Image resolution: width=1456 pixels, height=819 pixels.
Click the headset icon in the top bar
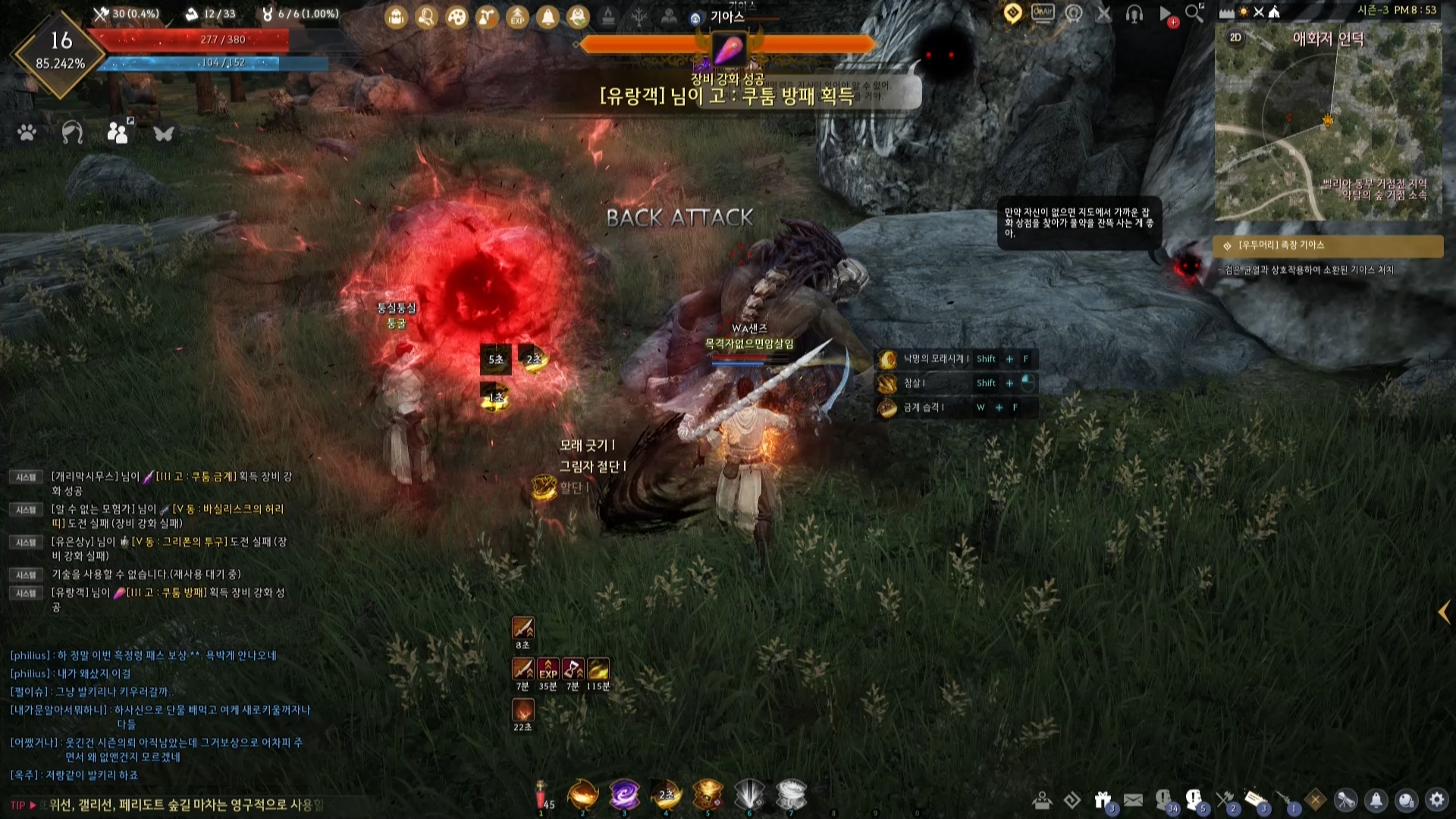pyautogui.click(x=1134, y=14)
